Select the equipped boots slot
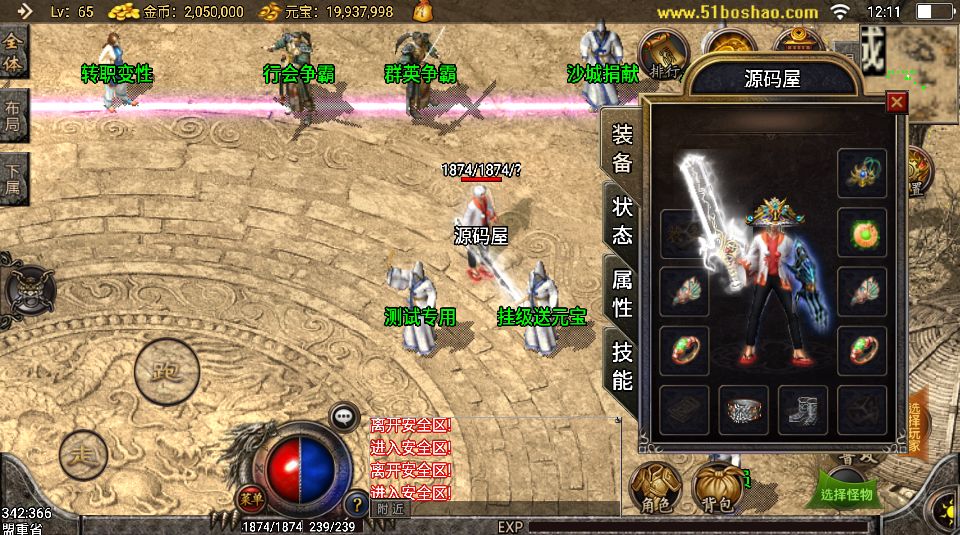Viewport: 960px width, 535px height. pyautogui.click(x=803, y=409)
